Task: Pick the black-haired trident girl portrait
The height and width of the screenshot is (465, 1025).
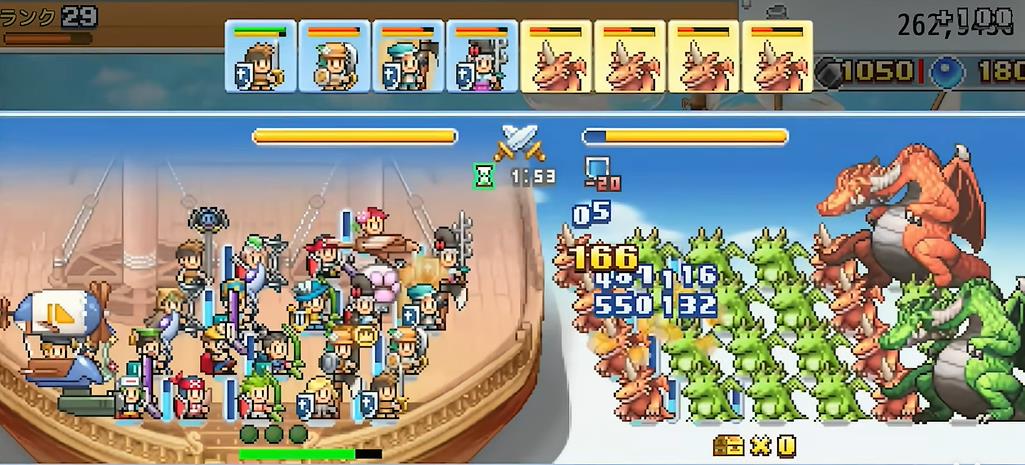Action: (482, 57)
